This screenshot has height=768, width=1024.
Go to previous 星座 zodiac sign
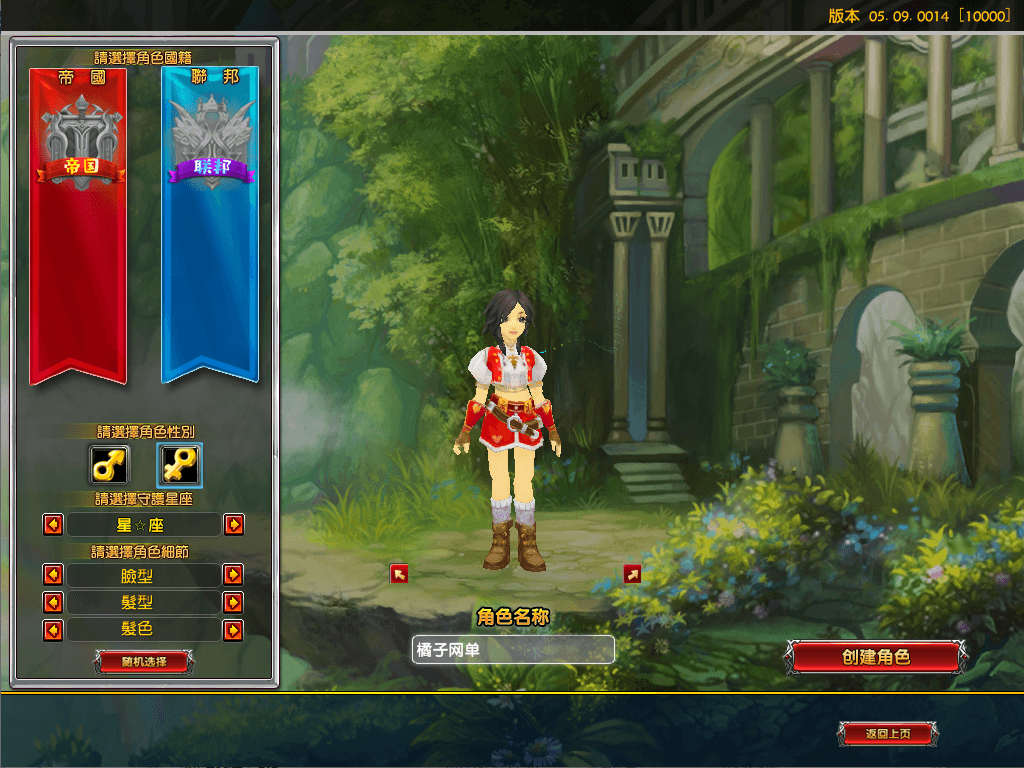click(53, 524)
